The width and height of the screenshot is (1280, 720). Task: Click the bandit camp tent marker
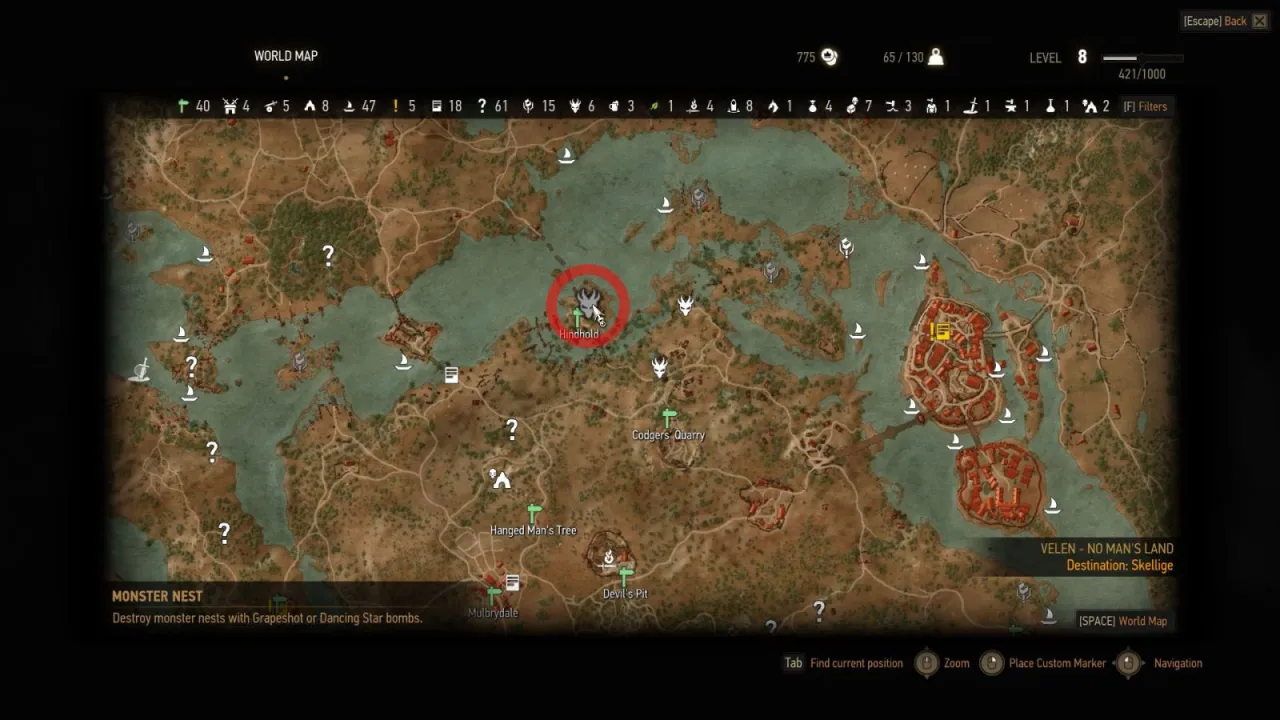tap(500, 479)
